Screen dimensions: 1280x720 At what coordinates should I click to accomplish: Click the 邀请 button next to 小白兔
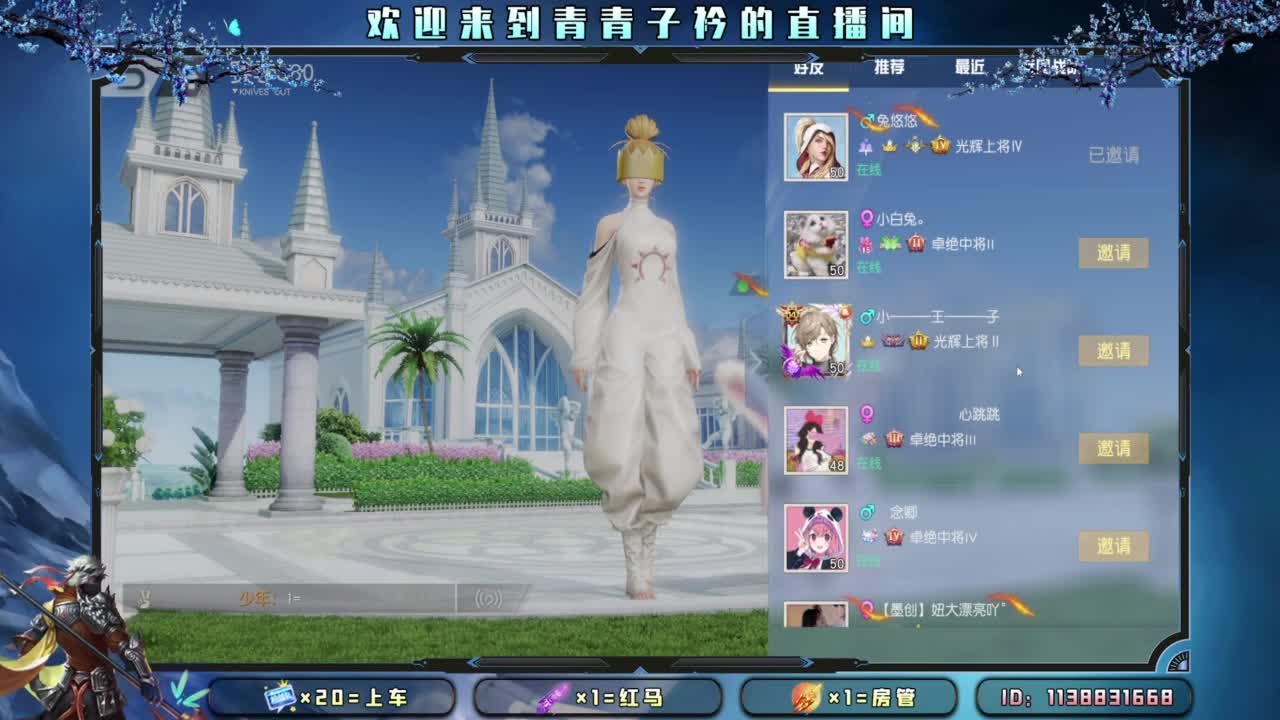(x=1116, y=253)
